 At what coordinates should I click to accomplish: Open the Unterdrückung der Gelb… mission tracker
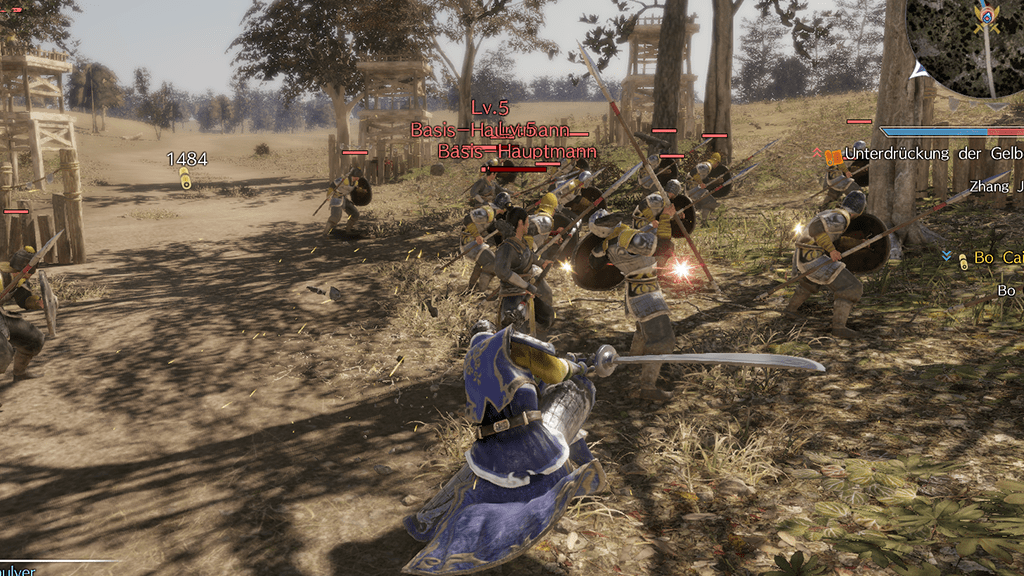pos(932,153)
